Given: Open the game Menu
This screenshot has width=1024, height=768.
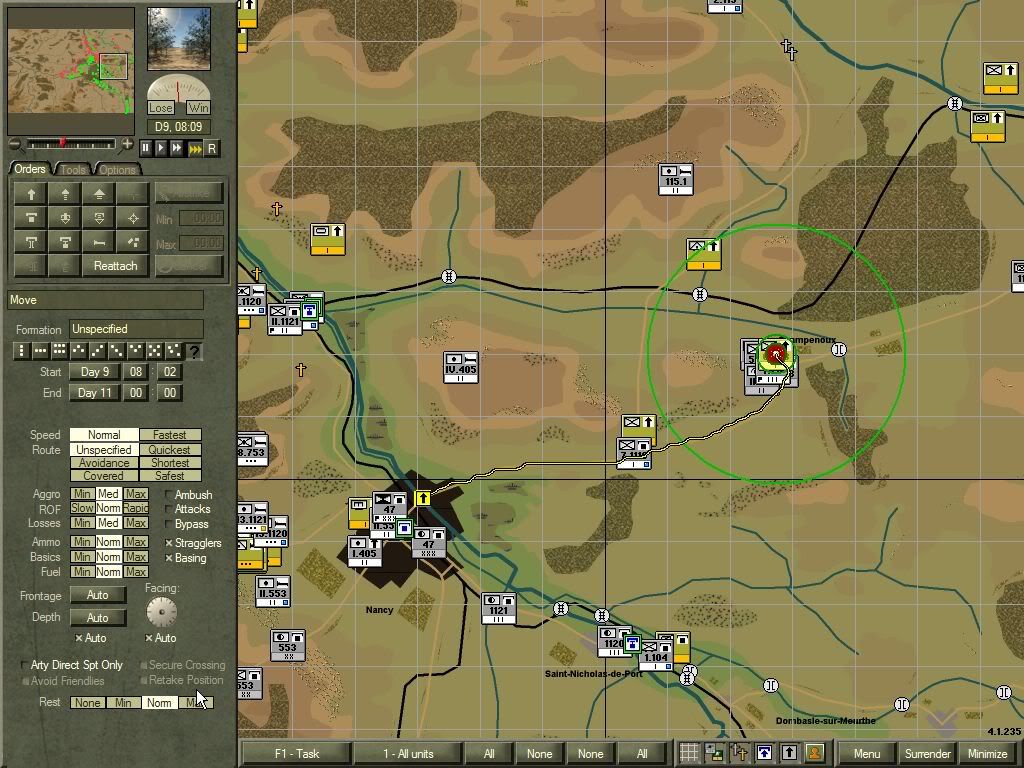Looking at the screenshot, I should point(867,754).
